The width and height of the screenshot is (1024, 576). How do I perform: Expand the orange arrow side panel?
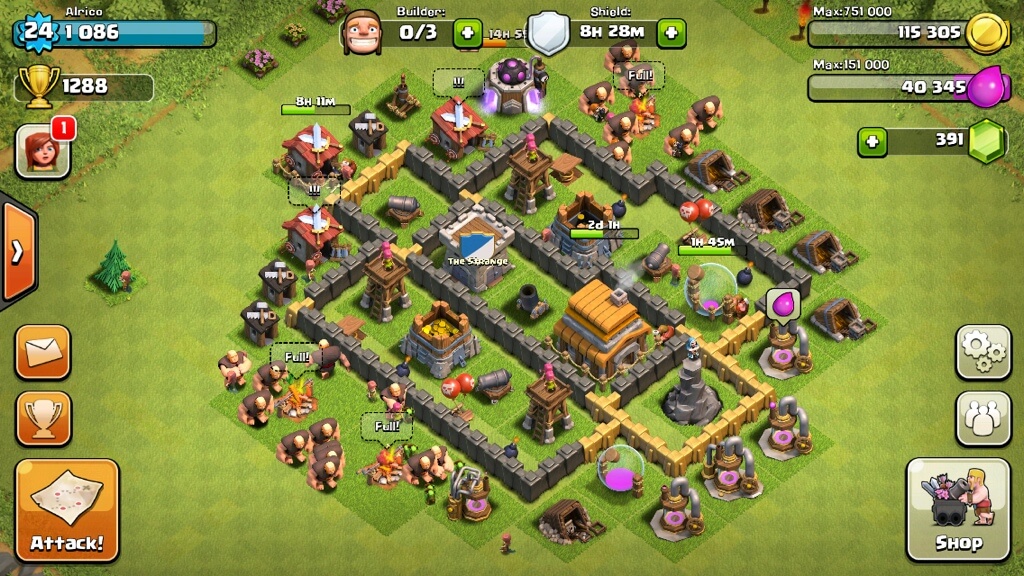pos(18,251)
